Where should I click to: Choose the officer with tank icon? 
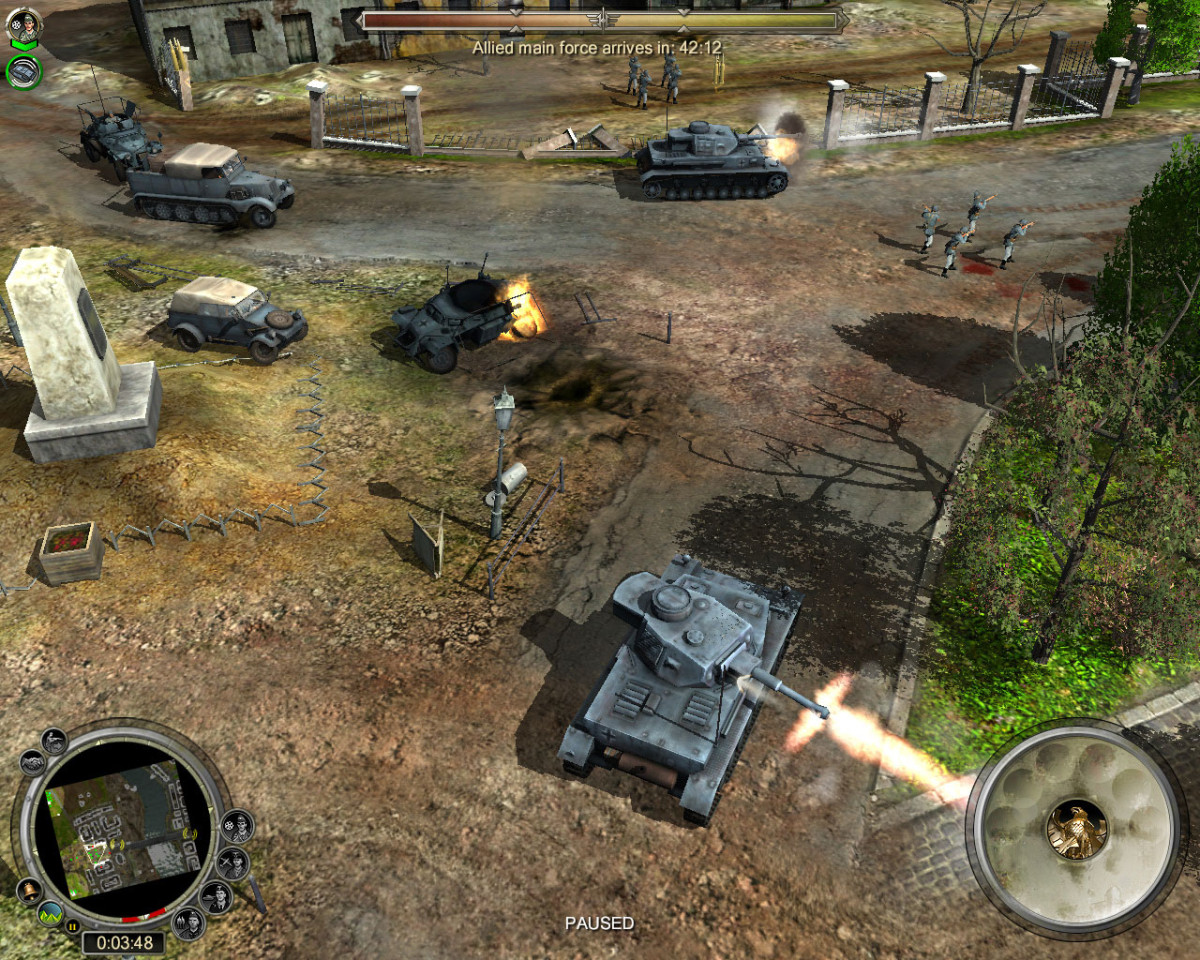215,896
